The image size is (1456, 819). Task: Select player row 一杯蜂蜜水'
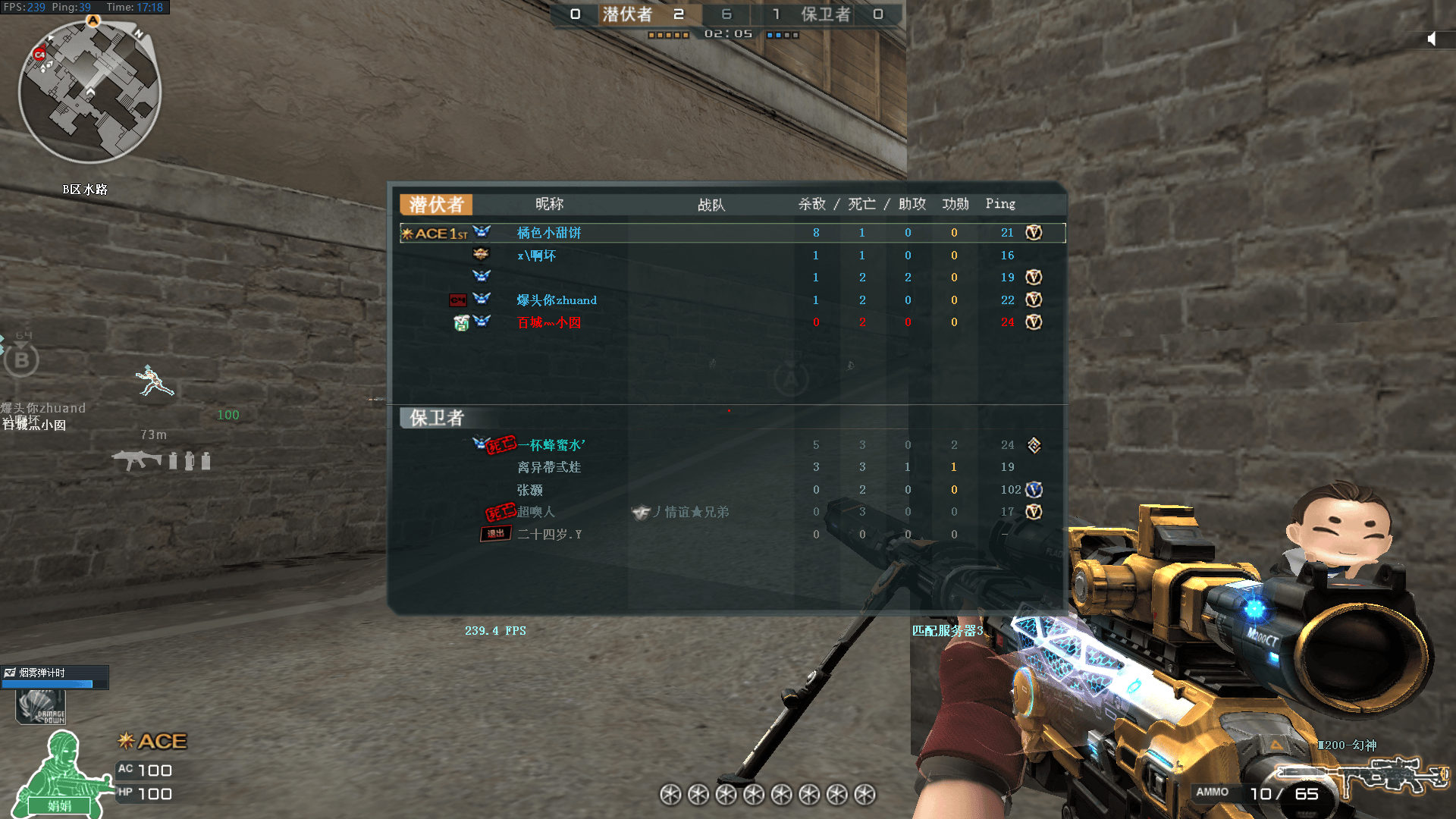pos(551,445)
